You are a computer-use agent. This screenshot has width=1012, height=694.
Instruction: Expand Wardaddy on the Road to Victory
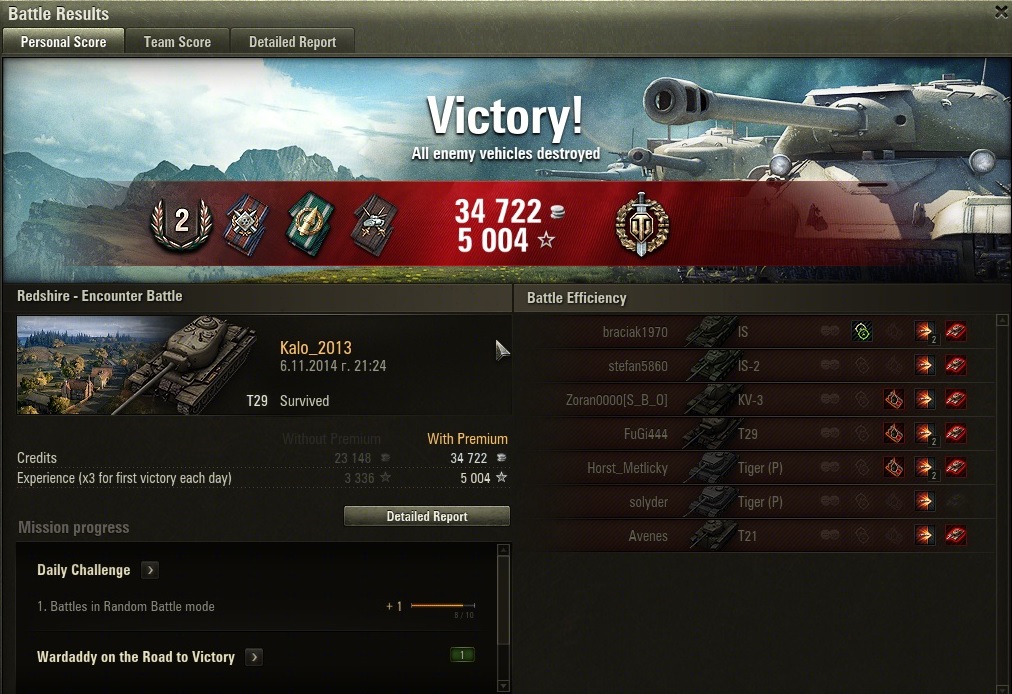coord(254,657)
